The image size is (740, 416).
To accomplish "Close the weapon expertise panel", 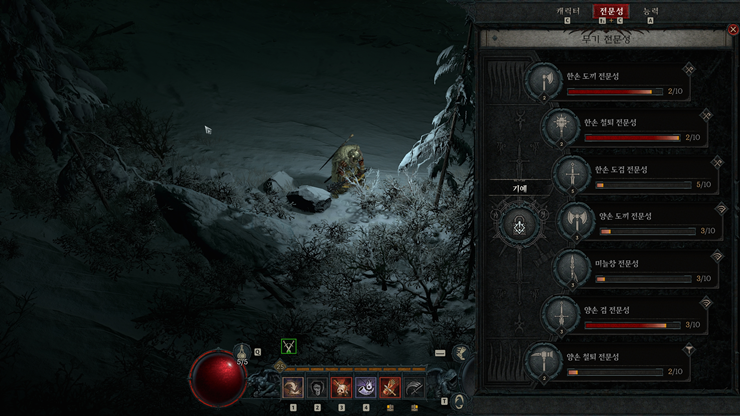I will pos(733,30).
